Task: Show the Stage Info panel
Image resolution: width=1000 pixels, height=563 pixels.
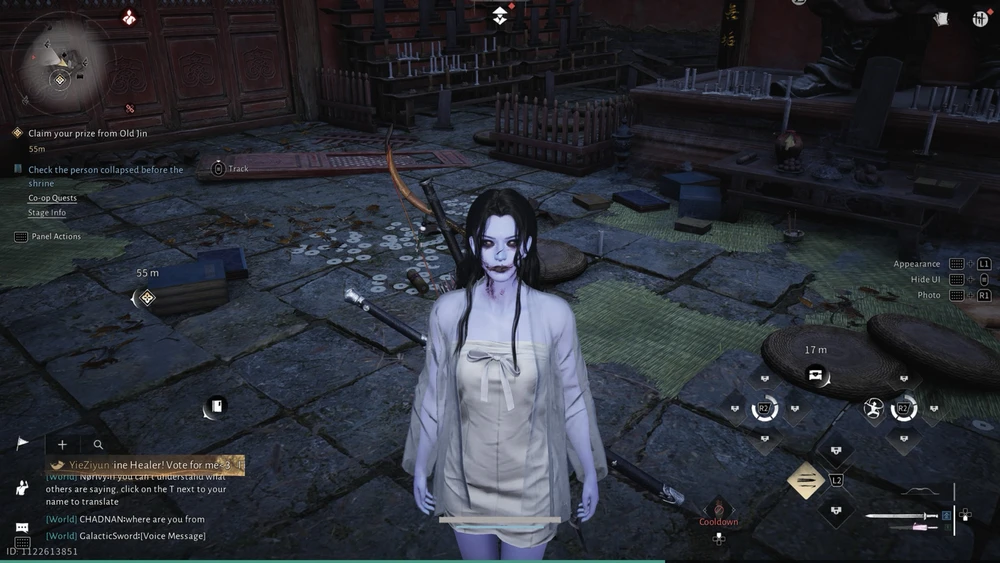Action: pos(47,212)
